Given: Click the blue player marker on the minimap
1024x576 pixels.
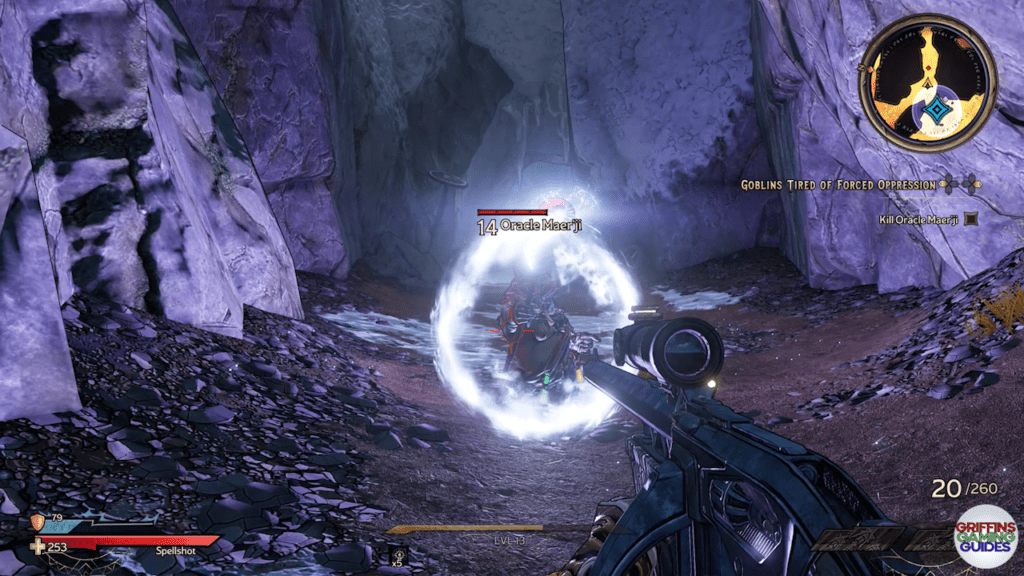Looking at the screenshot, I should point(937,110).
